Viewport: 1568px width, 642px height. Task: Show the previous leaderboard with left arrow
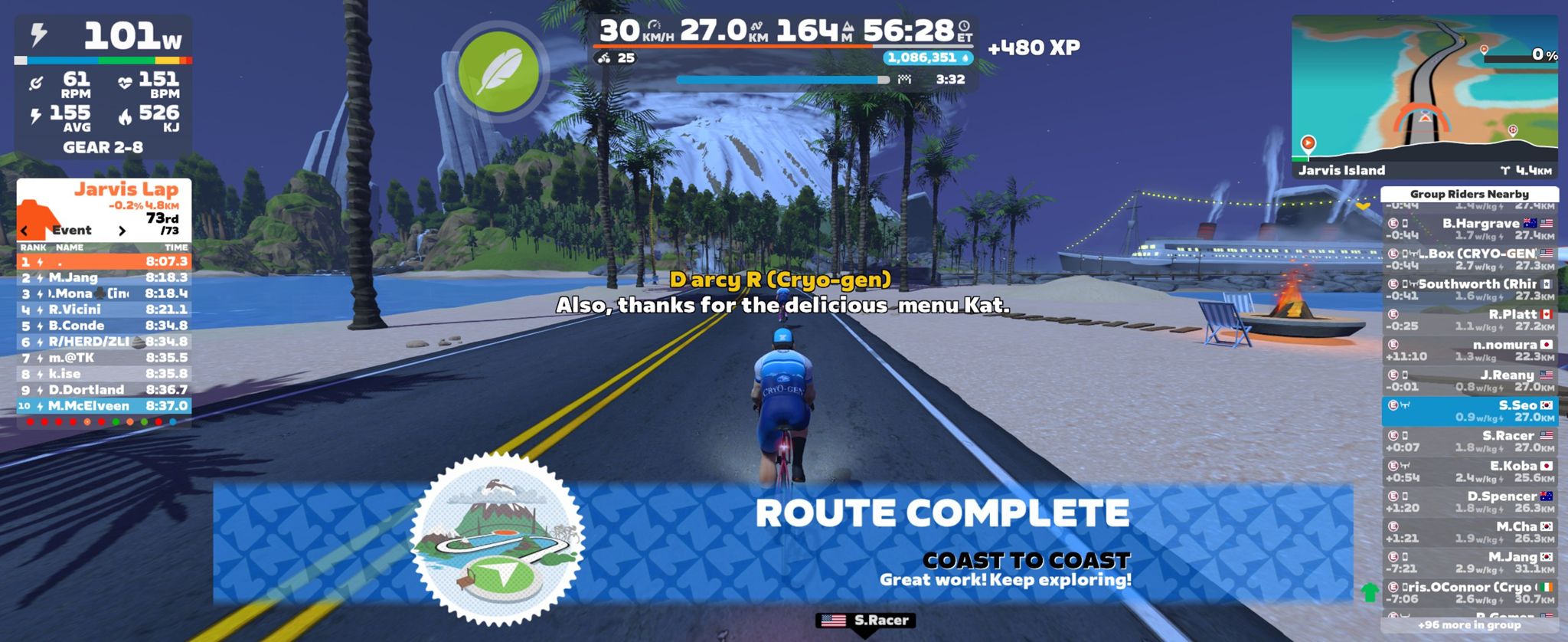[25, 231]
